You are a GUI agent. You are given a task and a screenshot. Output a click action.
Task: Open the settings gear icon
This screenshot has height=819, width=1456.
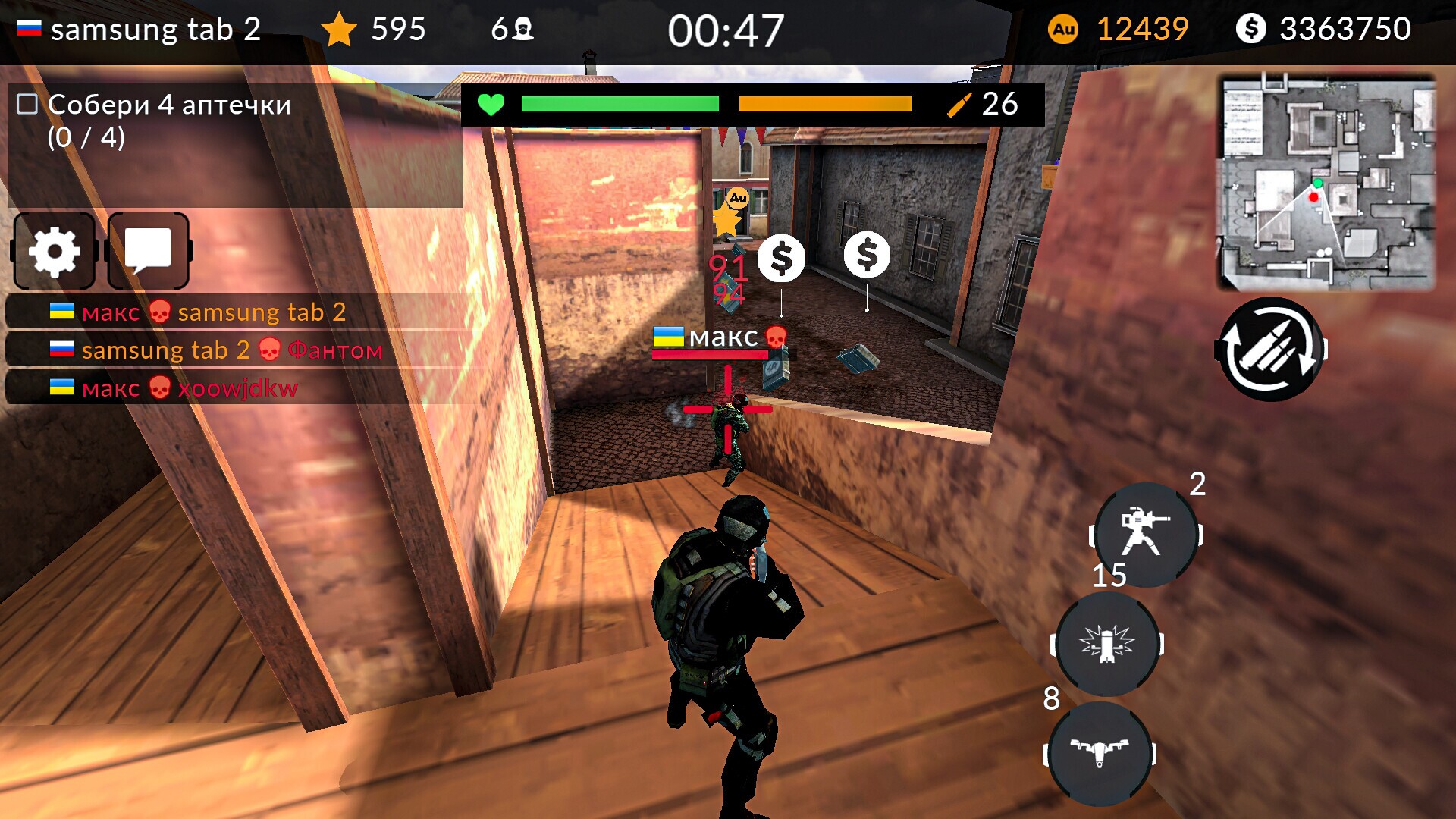(x=53, y=250)
